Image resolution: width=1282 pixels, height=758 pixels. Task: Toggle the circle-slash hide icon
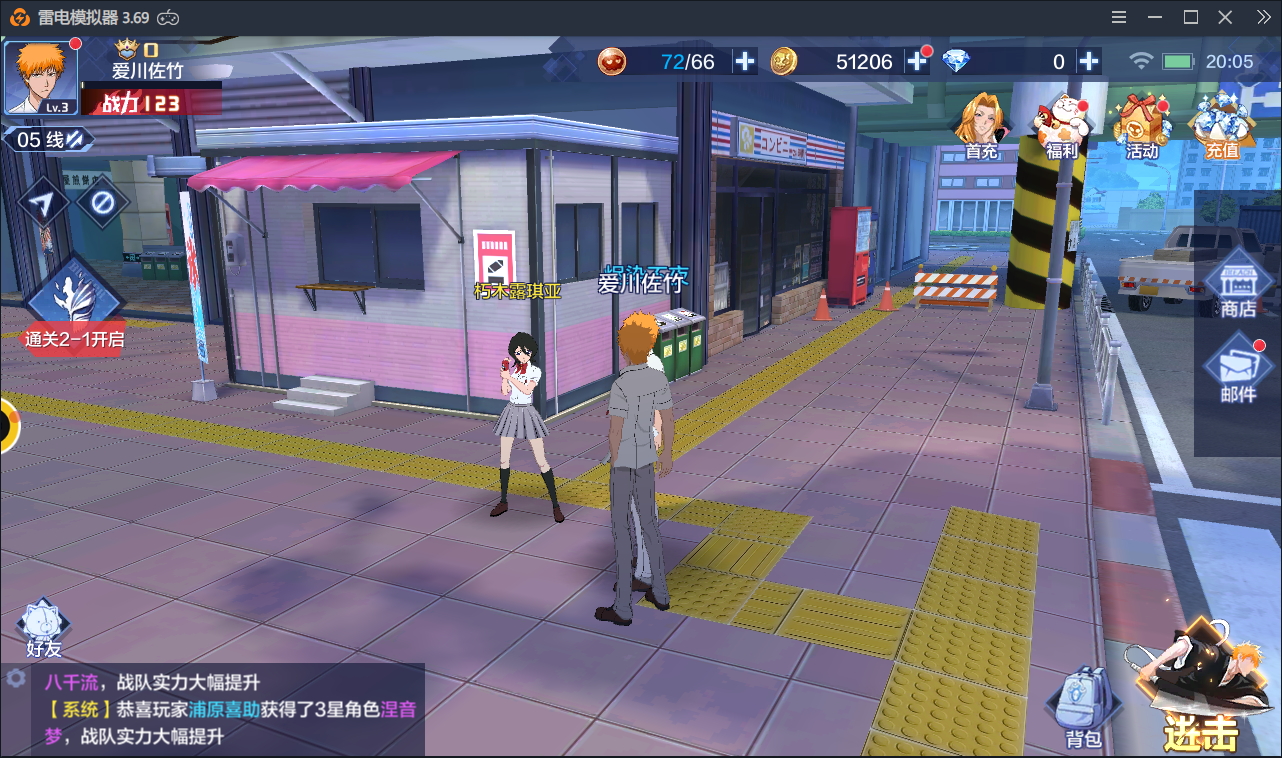(102, 203)
